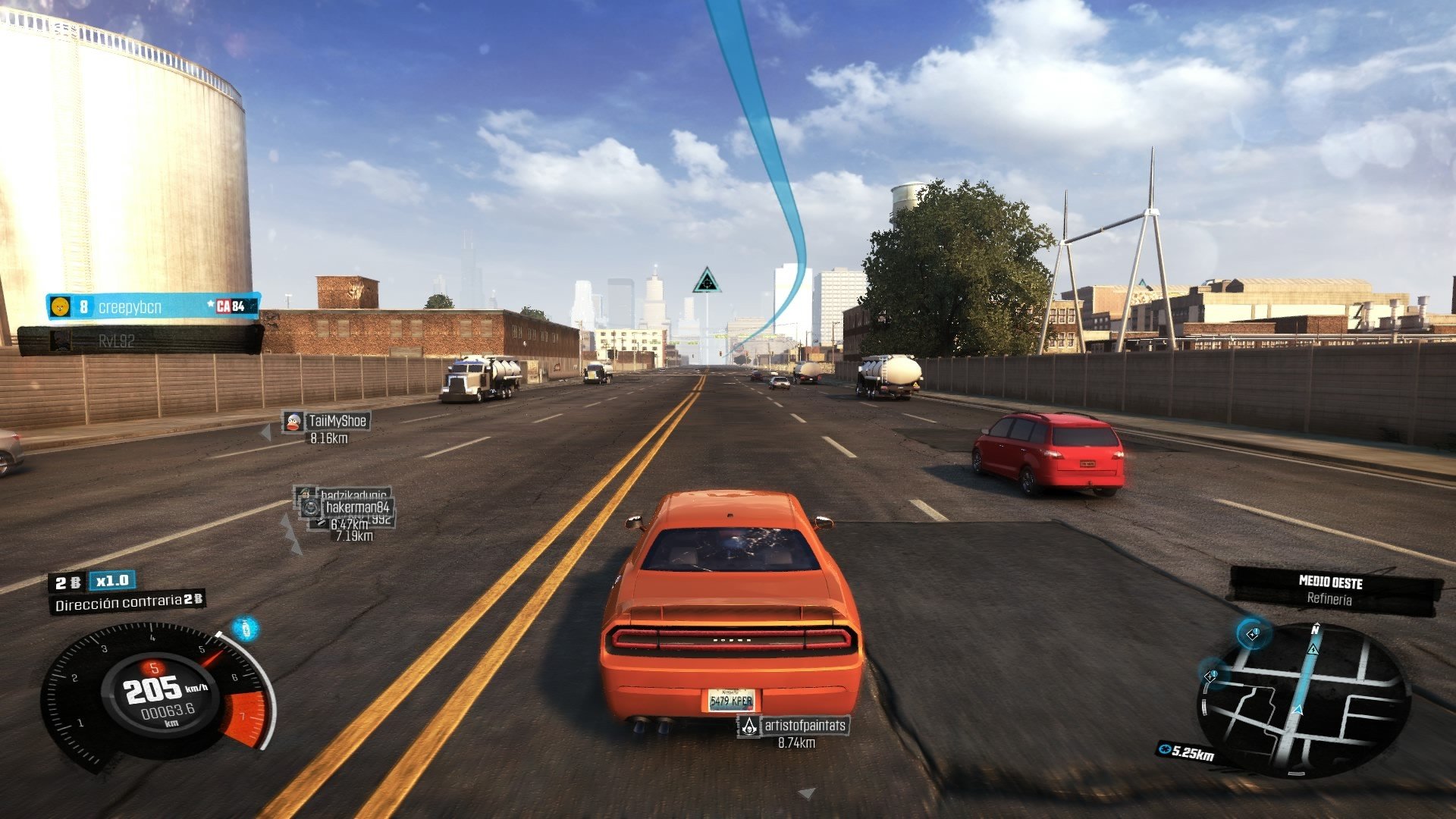Select creepybcn in the crew list

152,306
